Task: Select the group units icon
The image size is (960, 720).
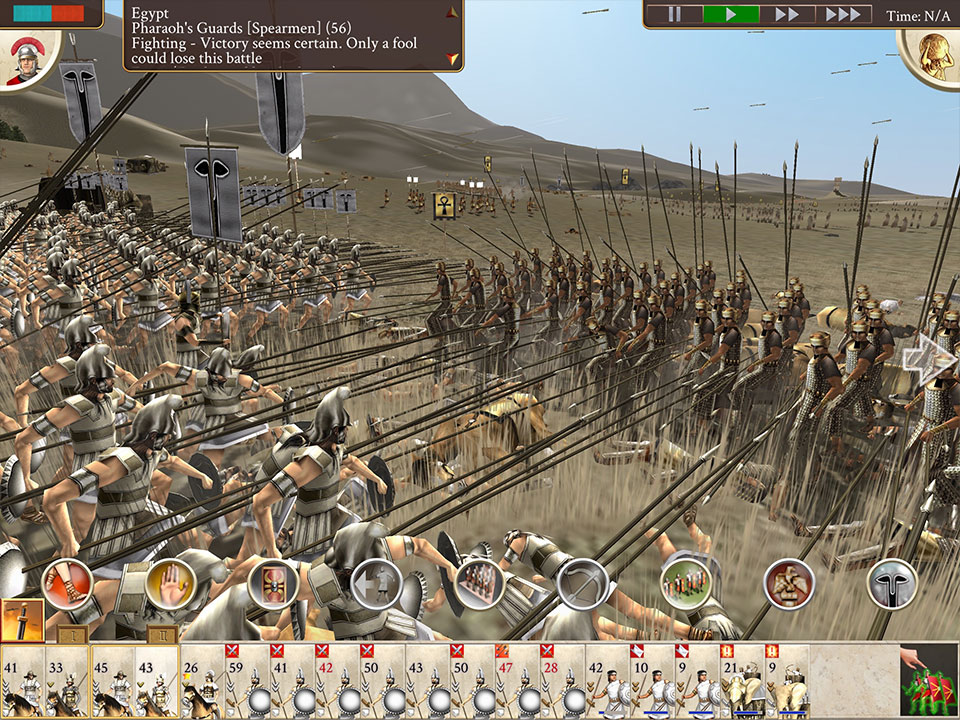Action: click(685, 584)
